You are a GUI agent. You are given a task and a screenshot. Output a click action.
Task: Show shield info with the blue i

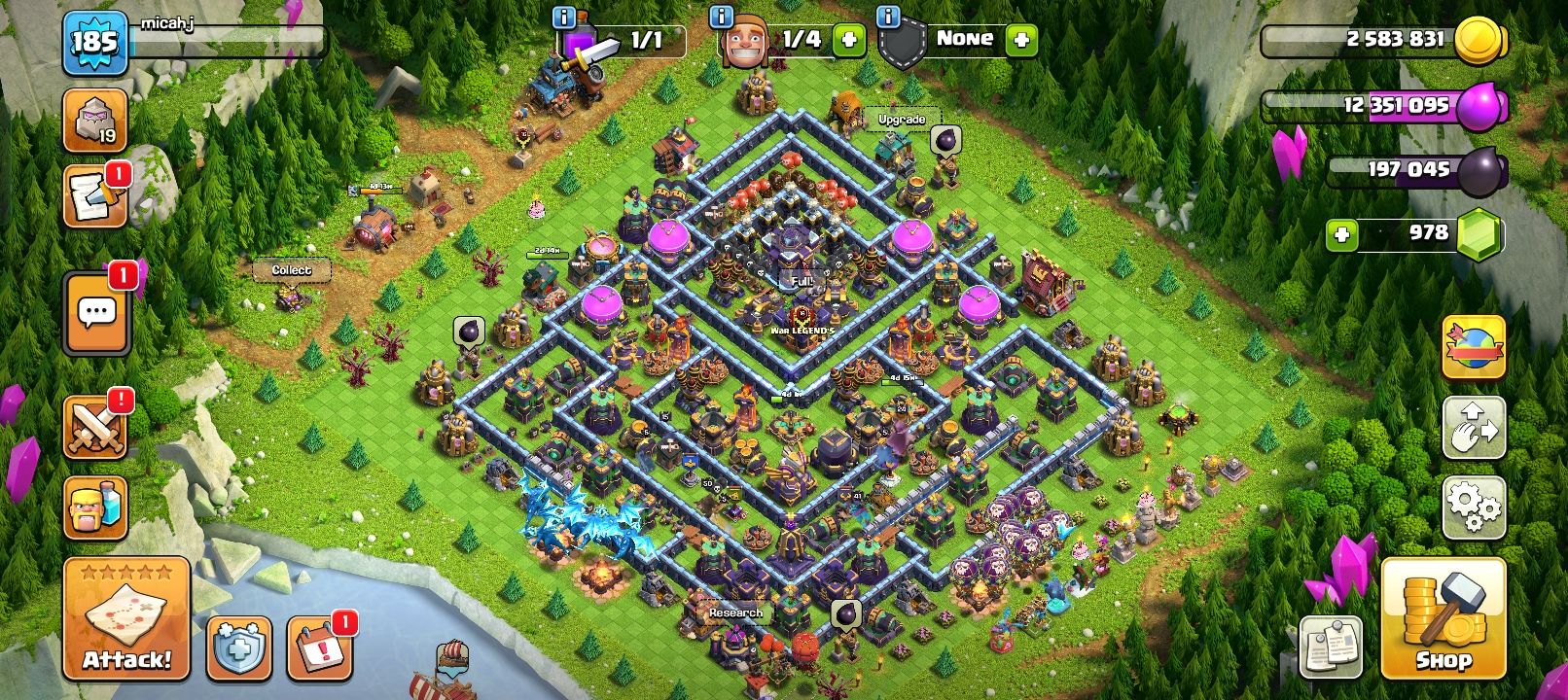pos(887,17)
